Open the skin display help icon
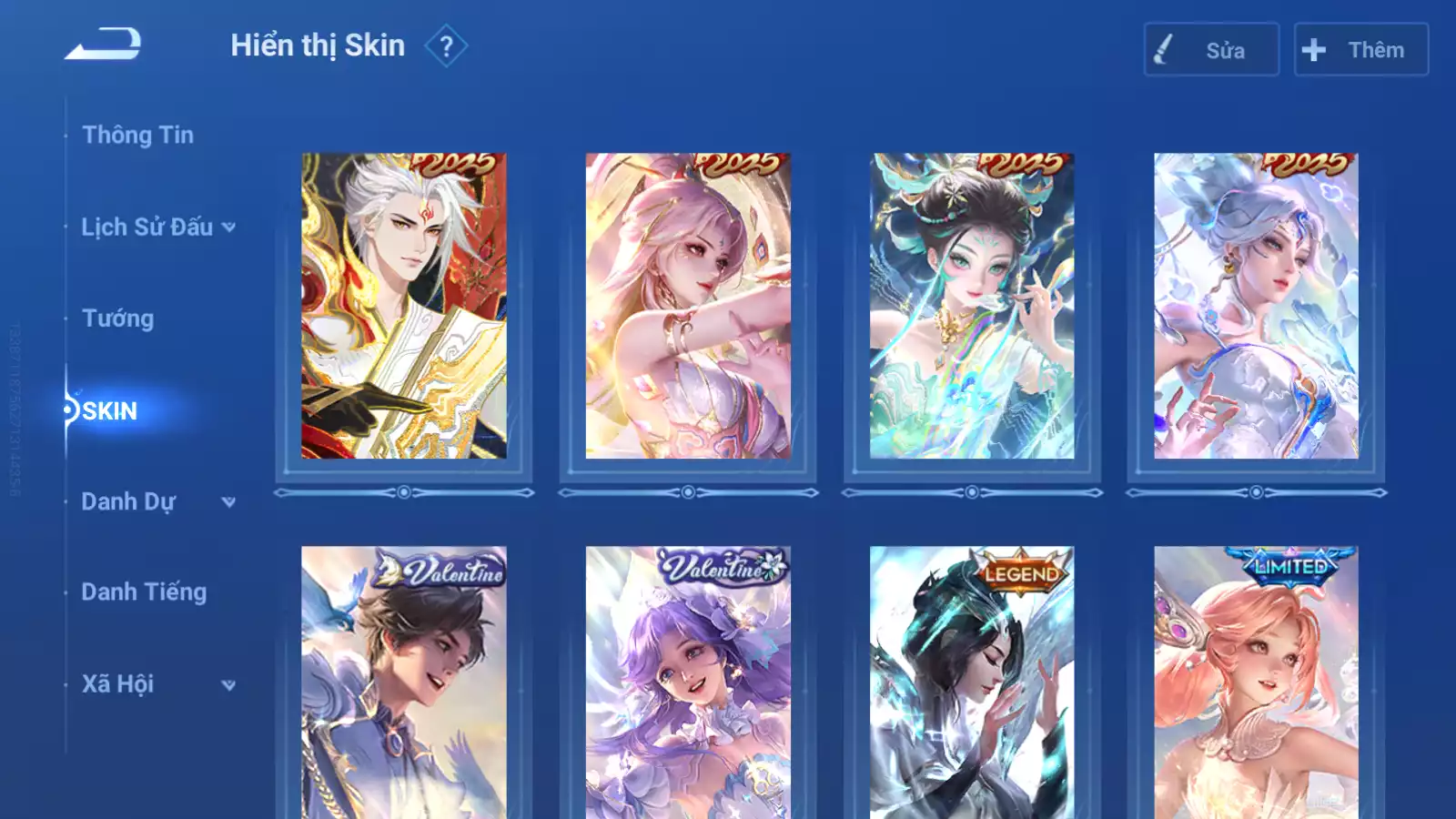Screen dimensions: 1456x819 click(446, 46)
